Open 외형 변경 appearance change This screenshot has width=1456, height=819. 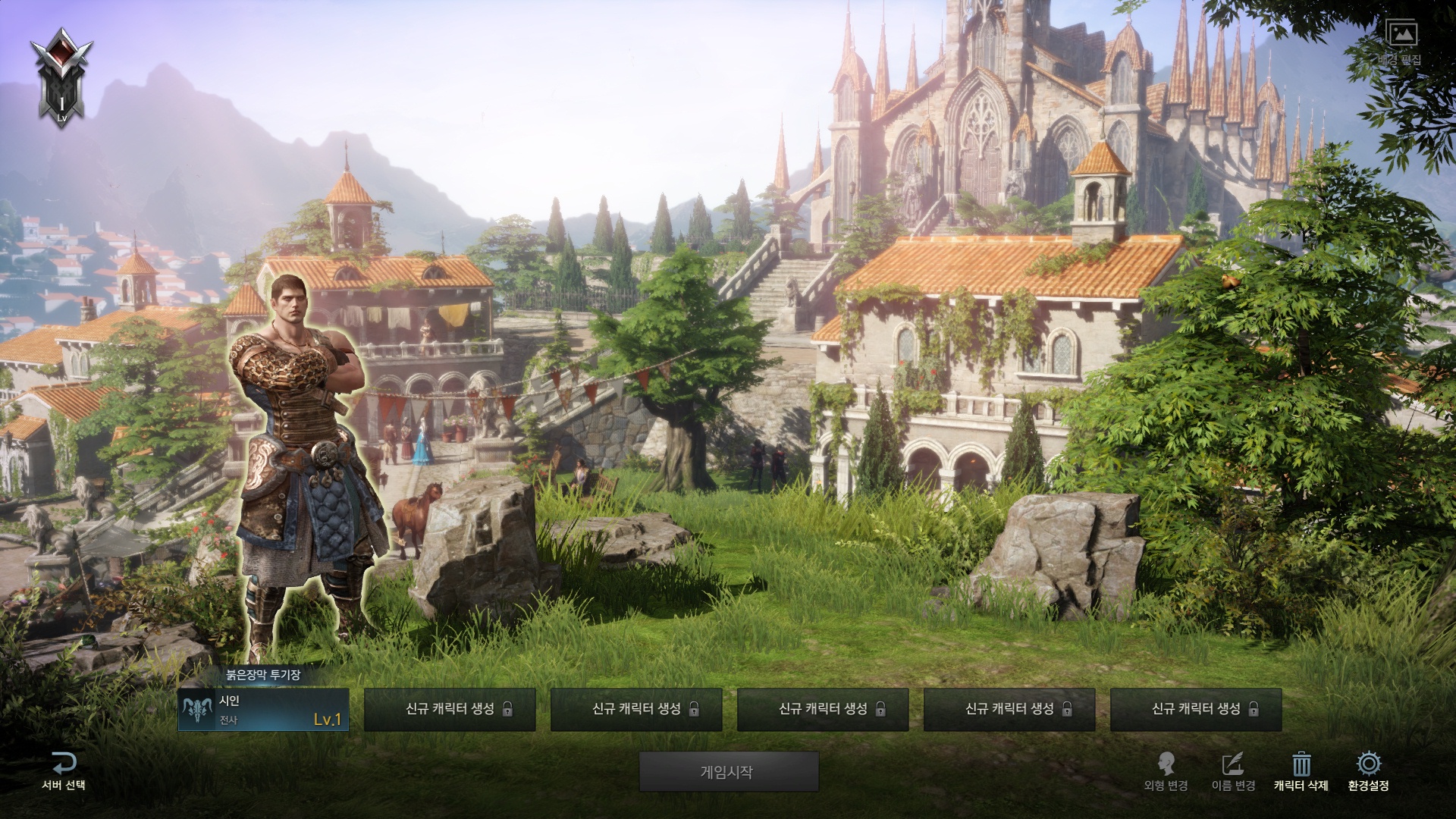1166,771
